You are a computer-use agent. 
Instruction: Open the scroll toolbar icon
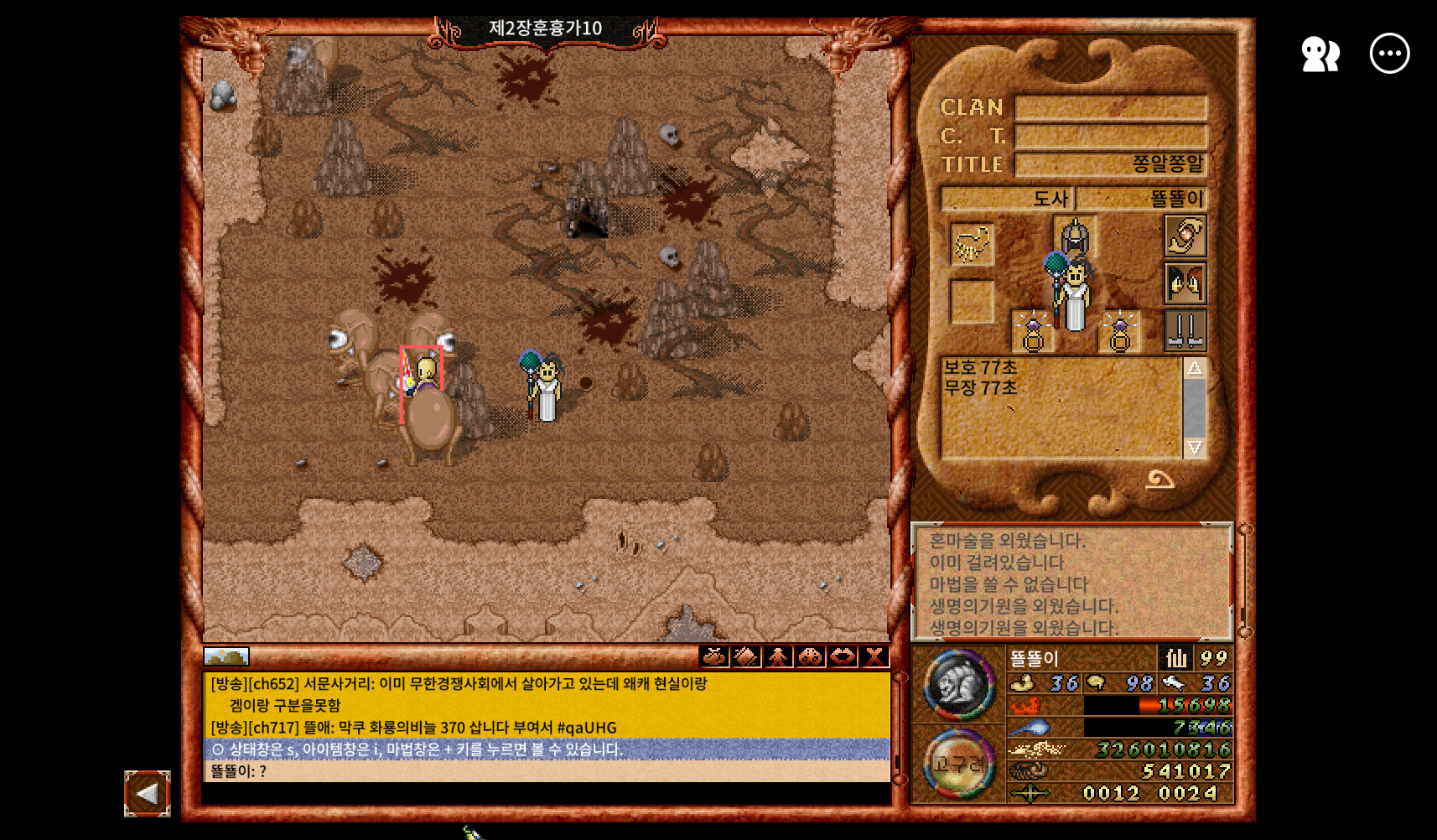tap(746, 656)
